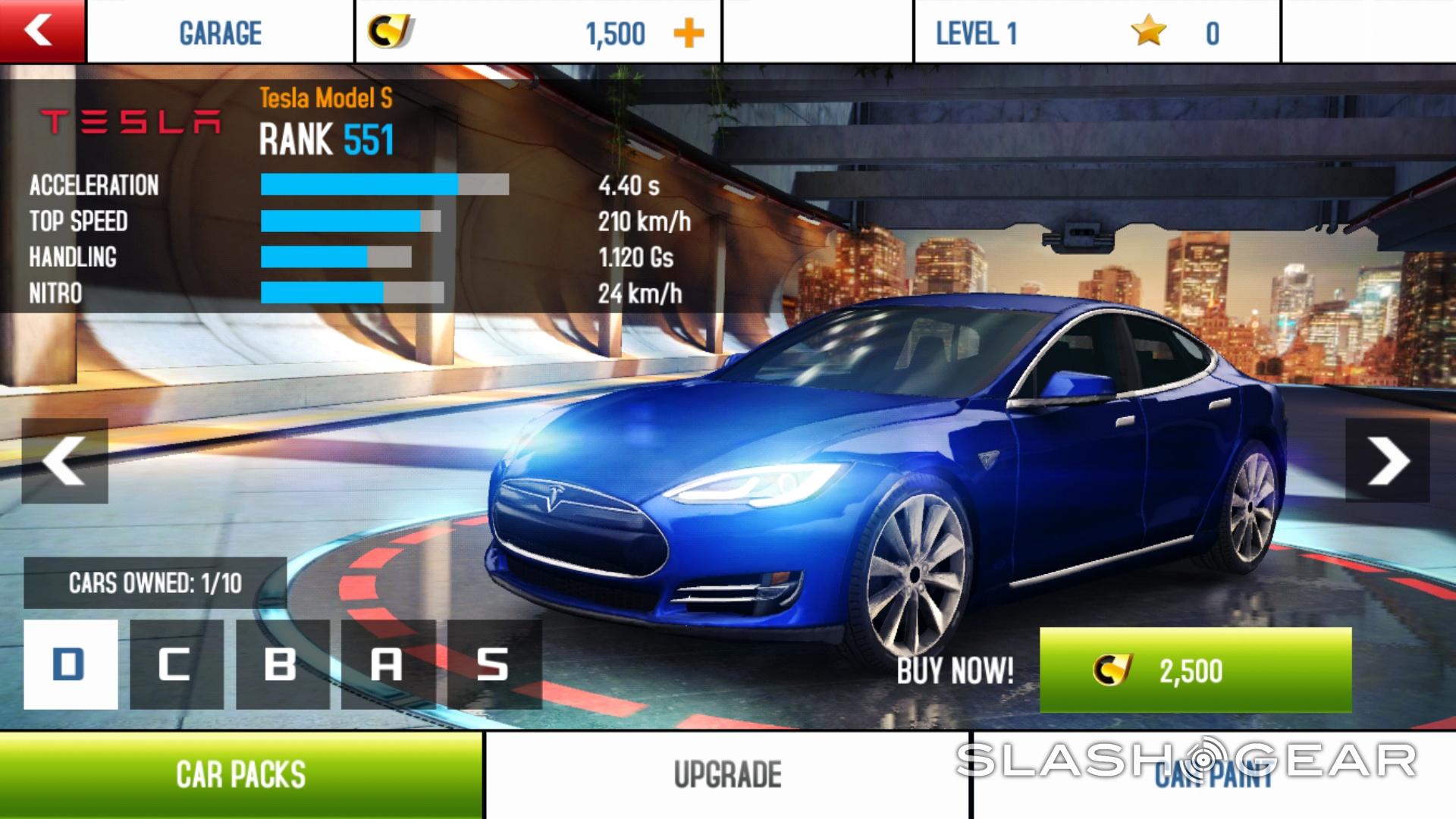Open the Upgrade menu

(727, 775)
